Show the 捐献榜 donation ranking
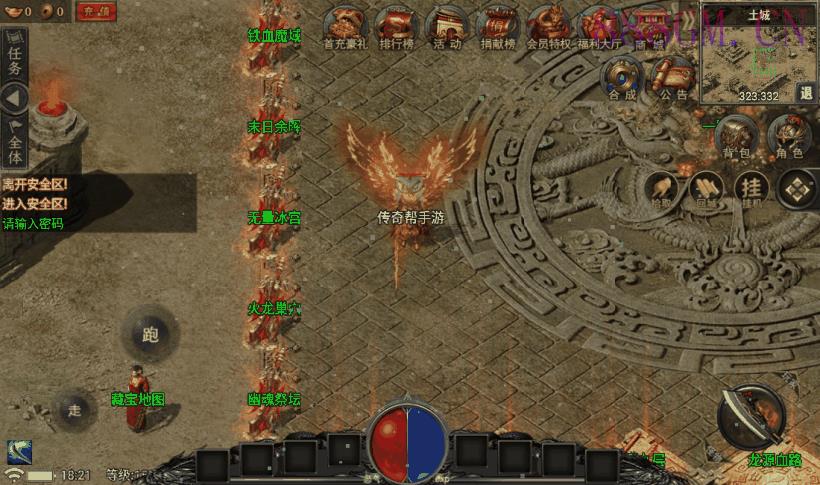The height and width of the screenshot is (485, 820). (x=496, y=25)
